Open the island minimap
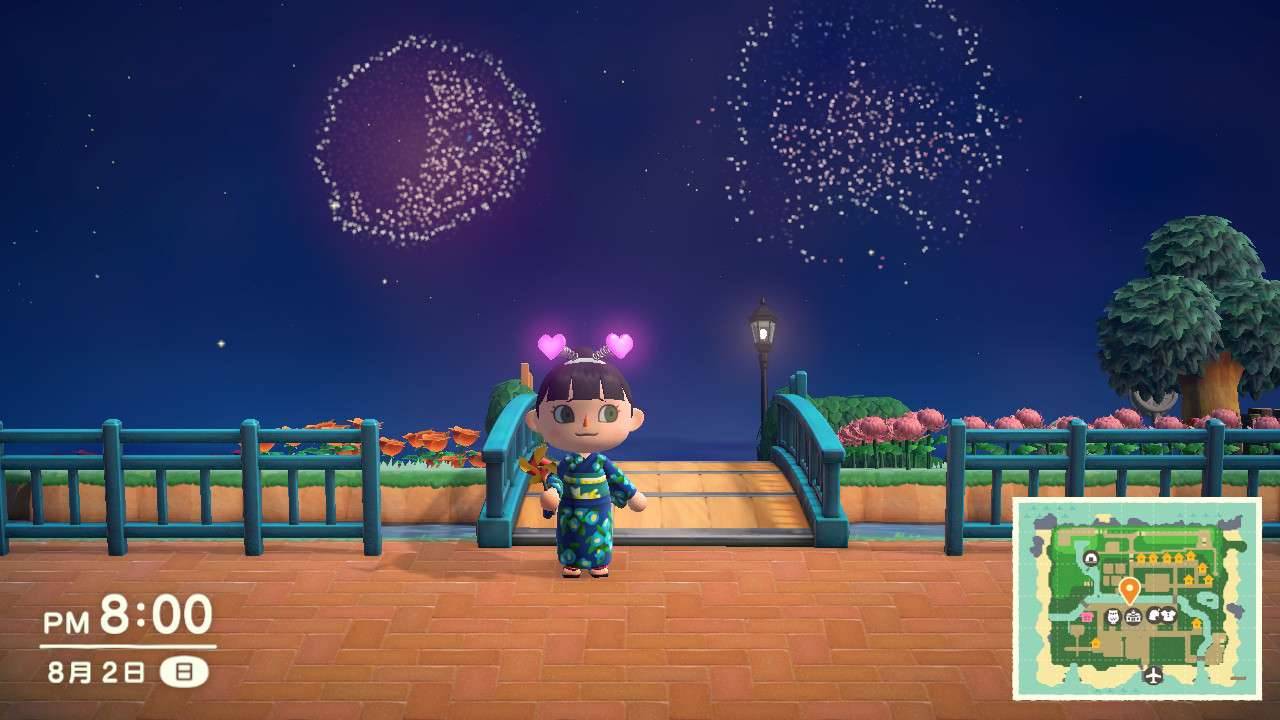This screenshot has height=720, width=1280. (x=1136, y=597)
